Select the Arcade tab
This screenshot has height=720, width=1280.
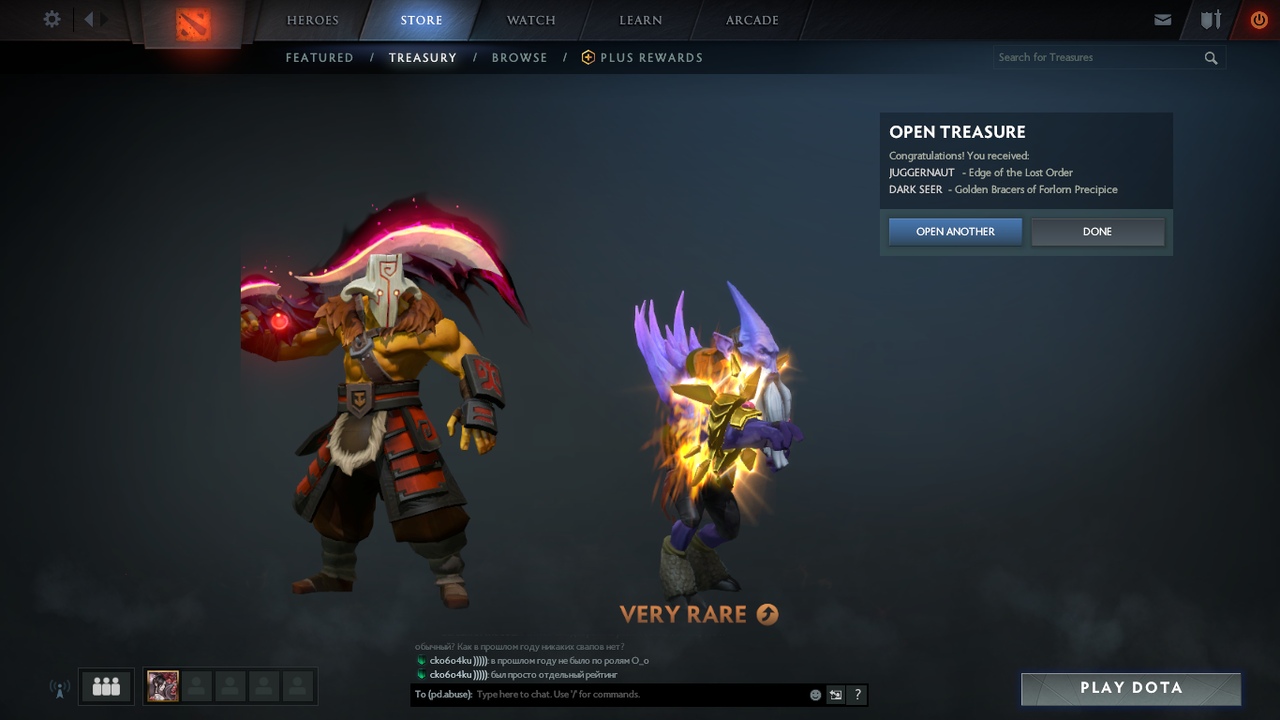click(x=752, y=20)
